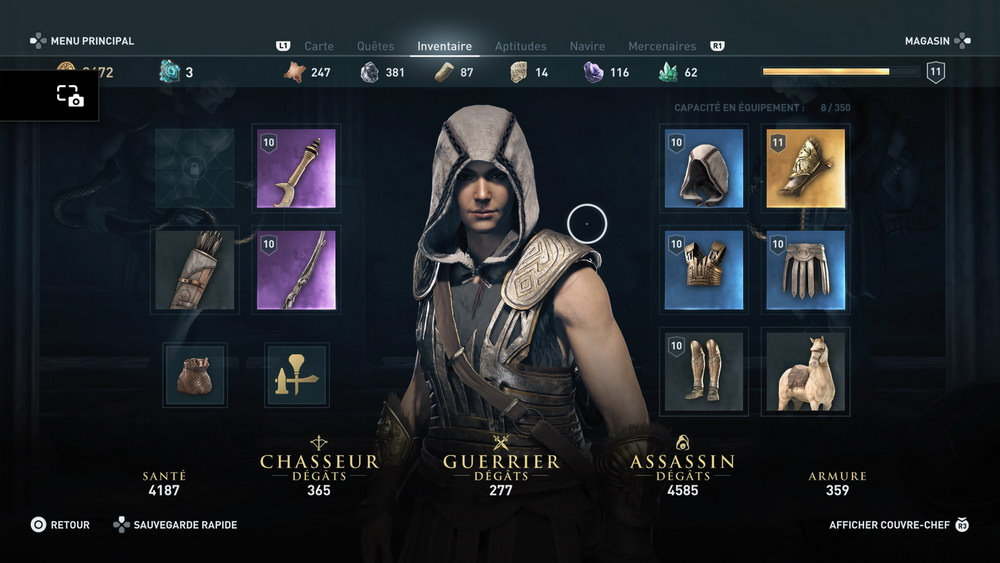
Task: Choose the blue hood headgear slot
Action: coord(704,168)
